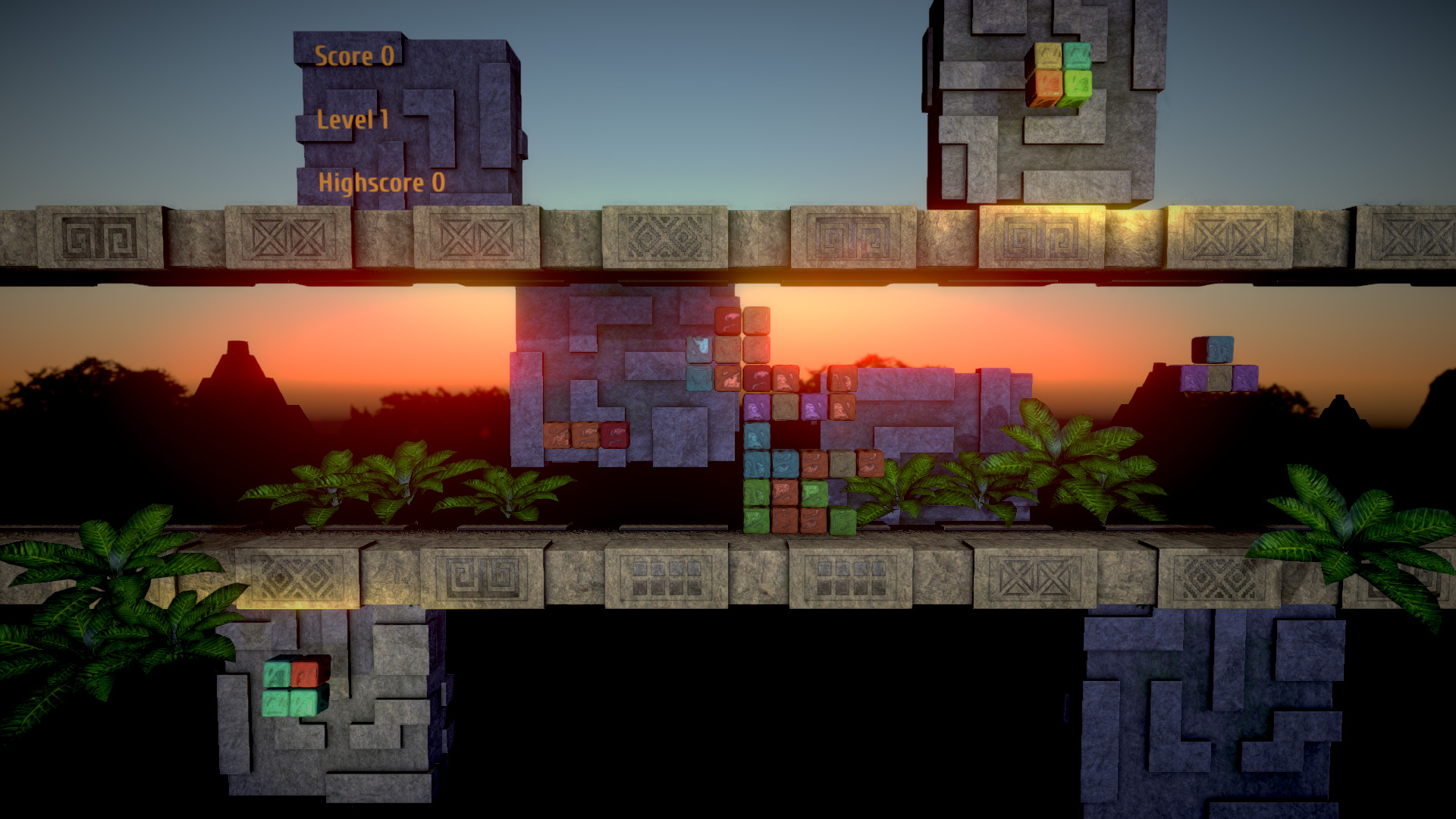The image size is (1456, 819).
Task: Click the purple block in the center cluster
Action: coord(755,408)
